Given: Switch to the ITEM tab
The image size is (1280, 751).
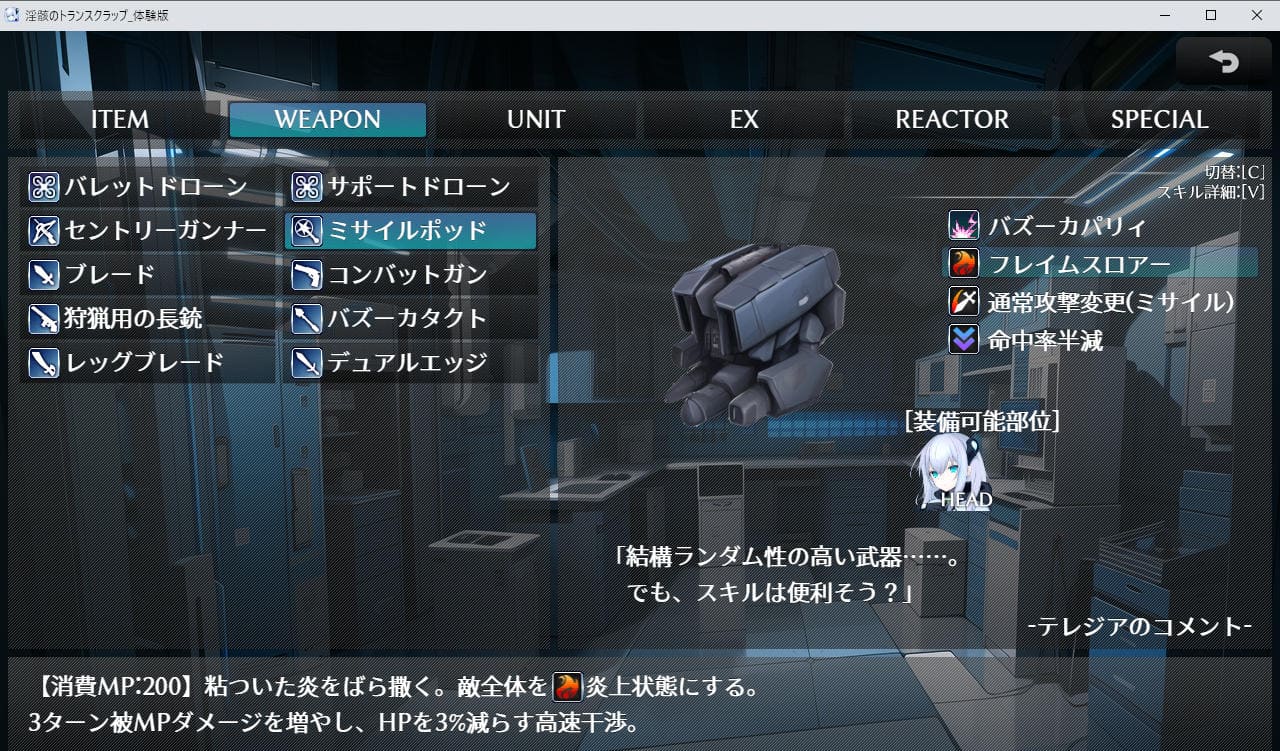Looking at the screenshot, I should 120,120.
